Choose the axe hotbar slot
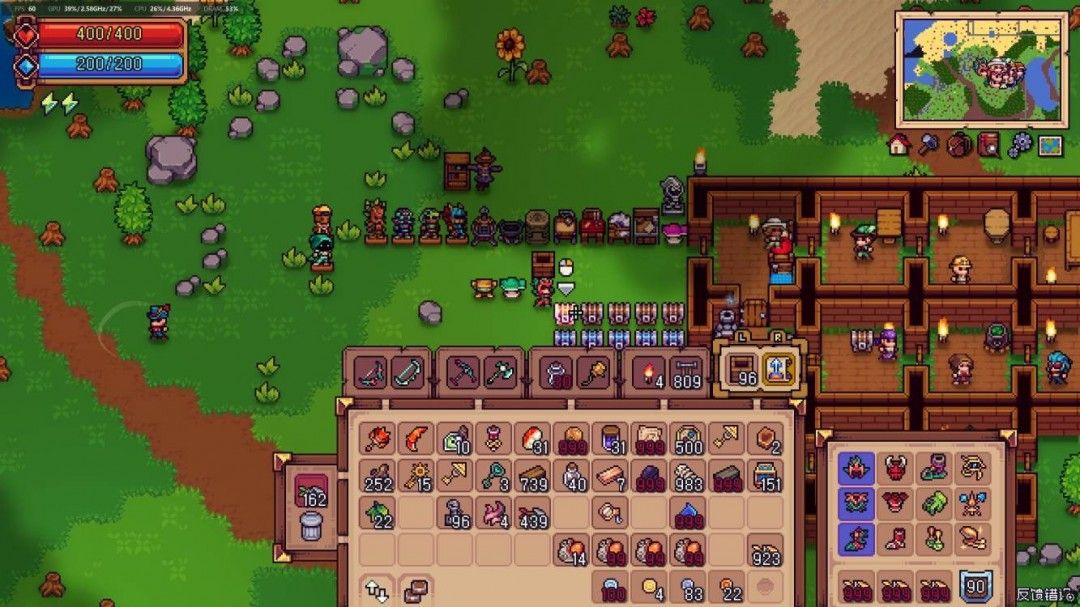The height and width of the screenshot is (607, 1080). [x=500, y=373]
